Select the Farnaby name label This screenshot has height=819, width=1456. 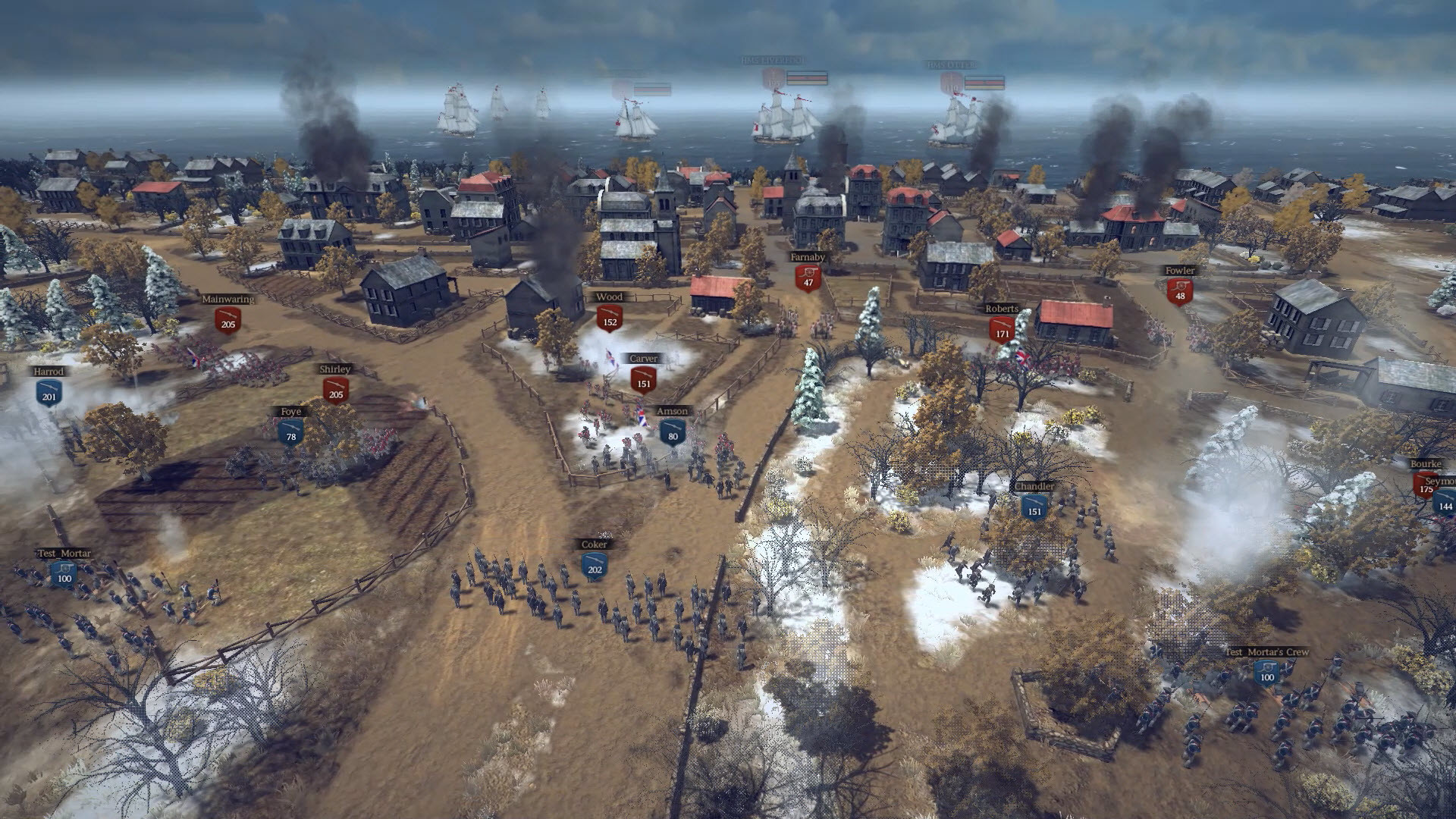805,258
